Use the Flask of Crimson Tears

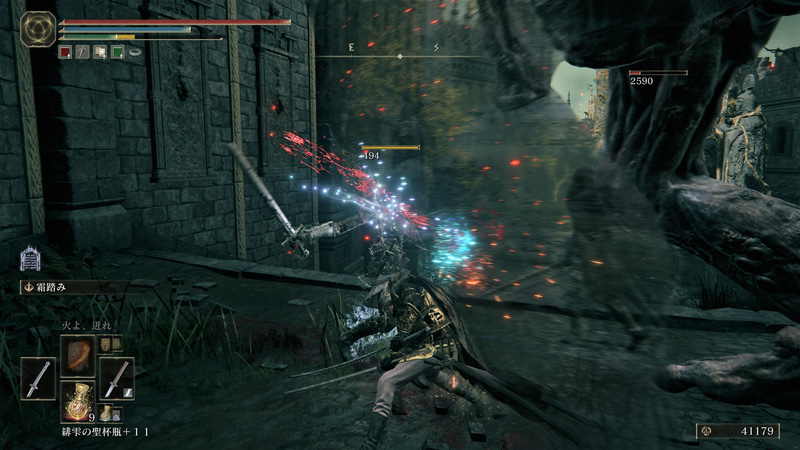(x=77, y=401)
